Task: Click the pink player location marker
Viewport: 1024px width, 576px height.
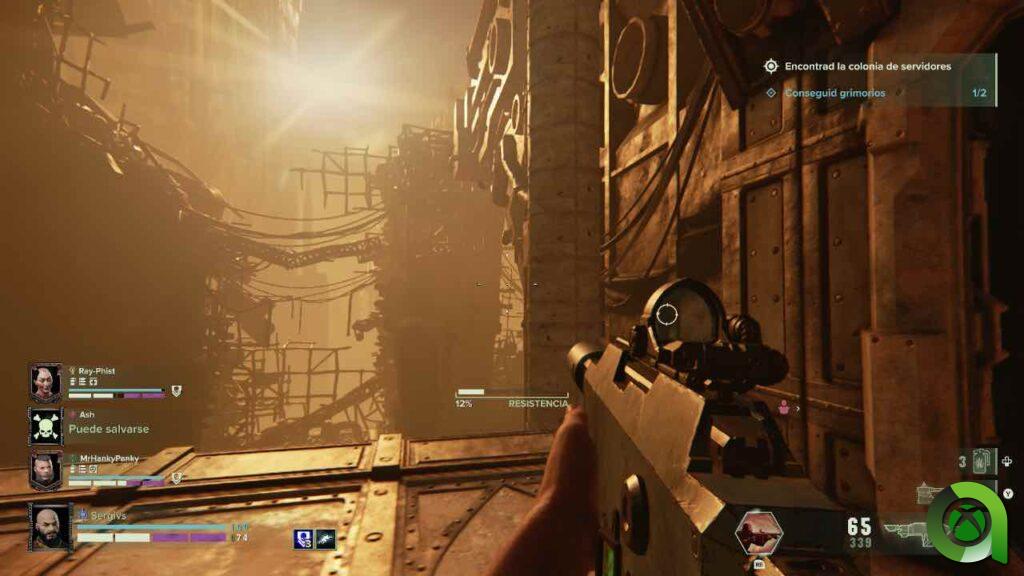Action: (x=785, y=407)
